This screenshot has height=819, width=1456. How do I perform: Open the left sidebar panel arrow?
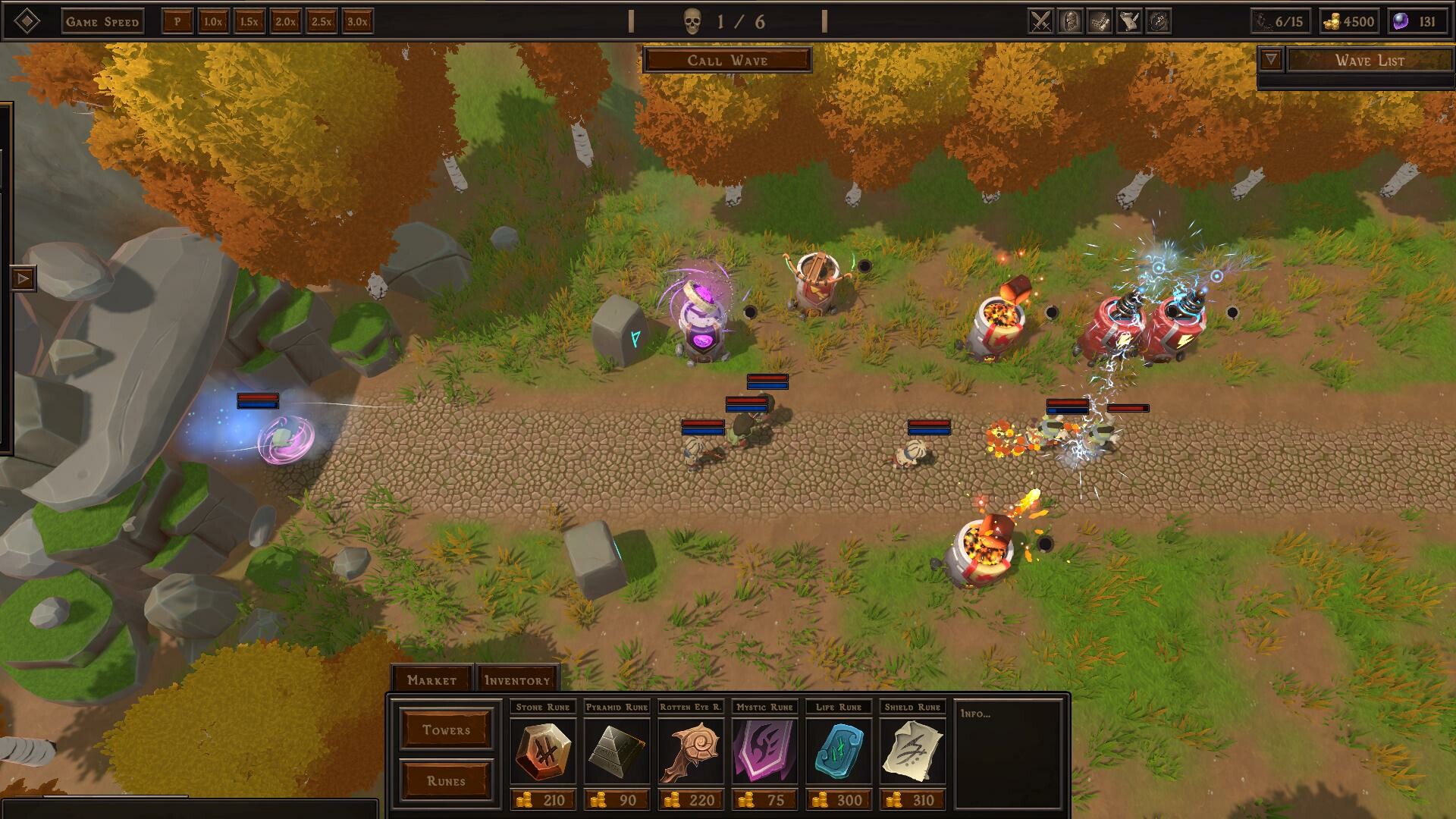click(23, 278)
